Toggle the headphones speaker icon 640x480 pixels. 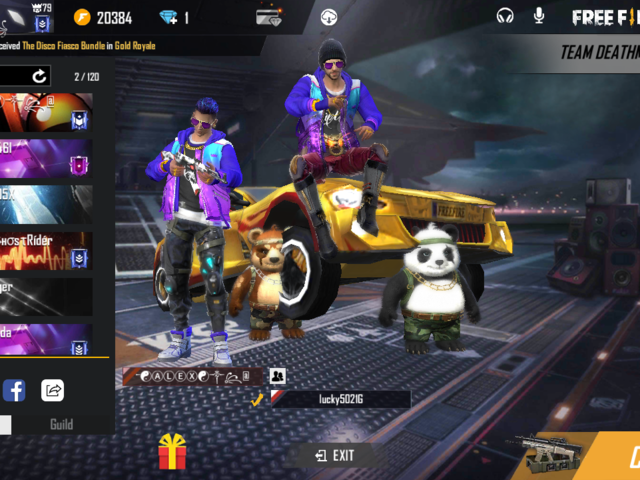click(505, 16)
